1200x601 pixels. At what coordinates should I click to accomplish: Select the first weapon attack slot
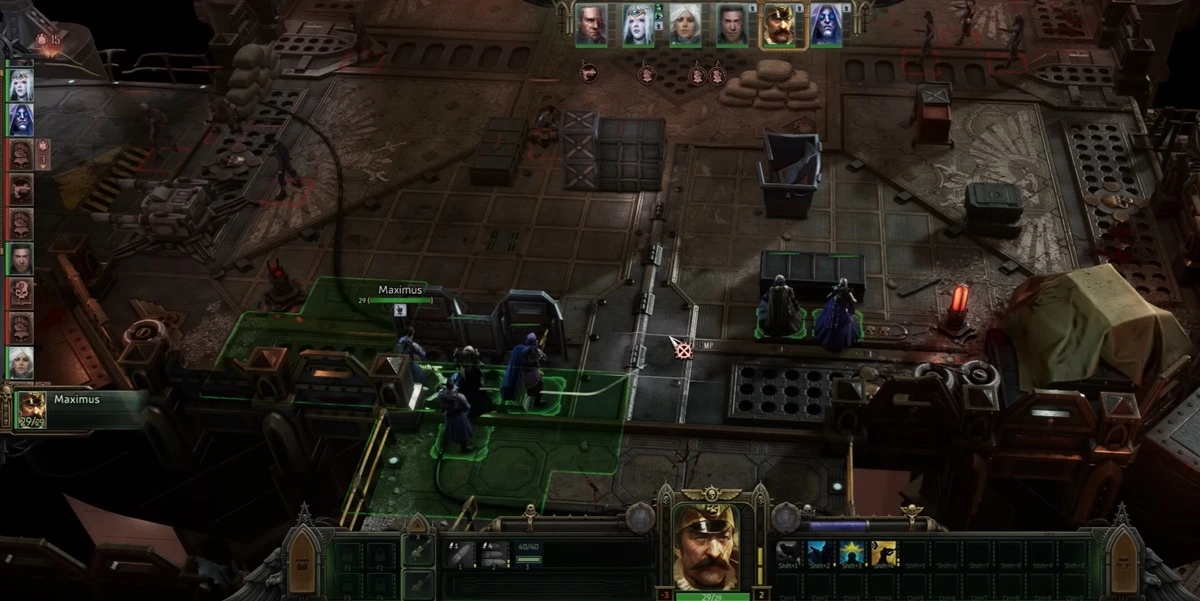[462, 553]
